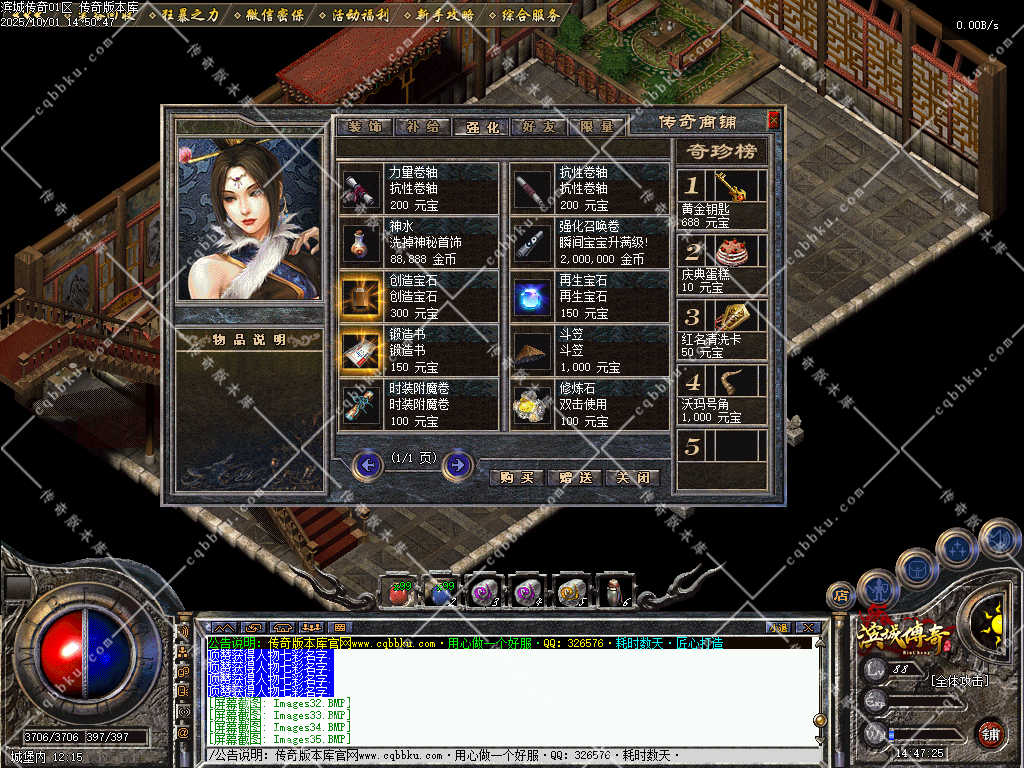Screen dimensions: 1024x768
Task: Go to the next shop page arrow
Action: [458, 464]
